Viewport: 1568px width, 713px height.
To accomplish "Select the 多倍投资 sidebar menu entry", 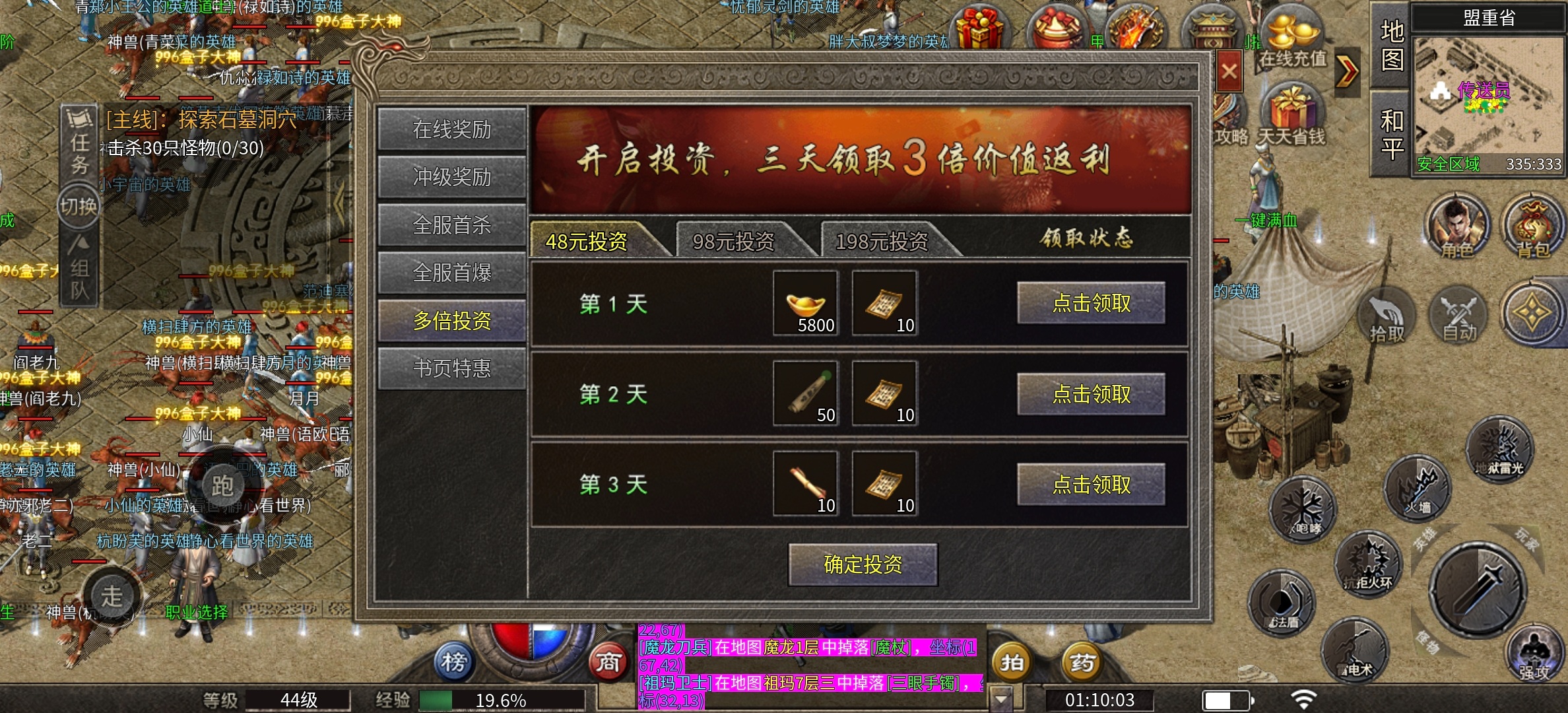I will click(x=451, y=321).
